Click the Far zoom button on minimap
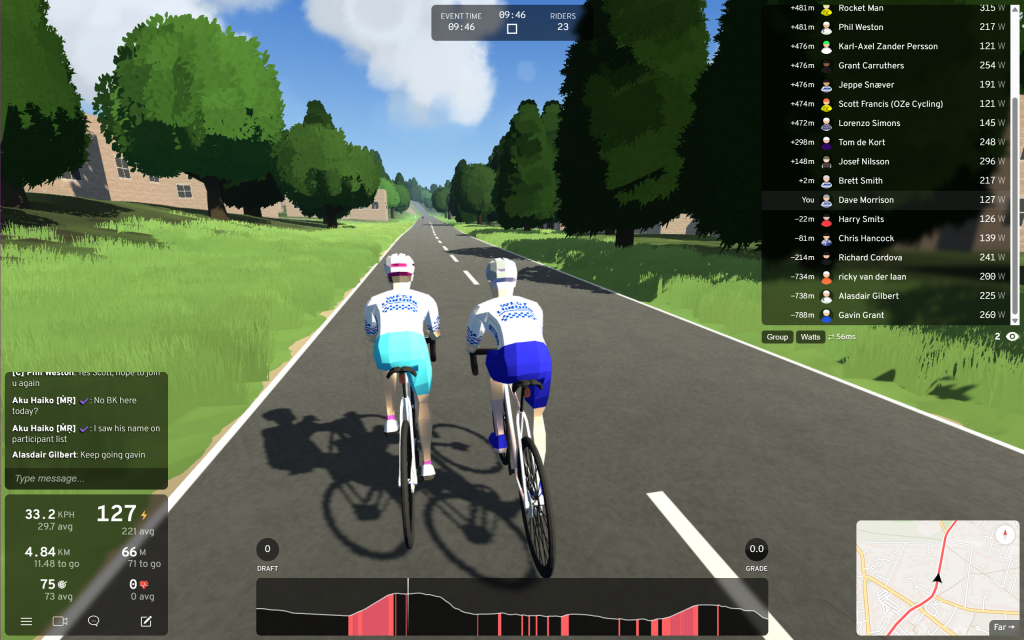Viewport: 1024px width, 640px height. point(1003,627)
